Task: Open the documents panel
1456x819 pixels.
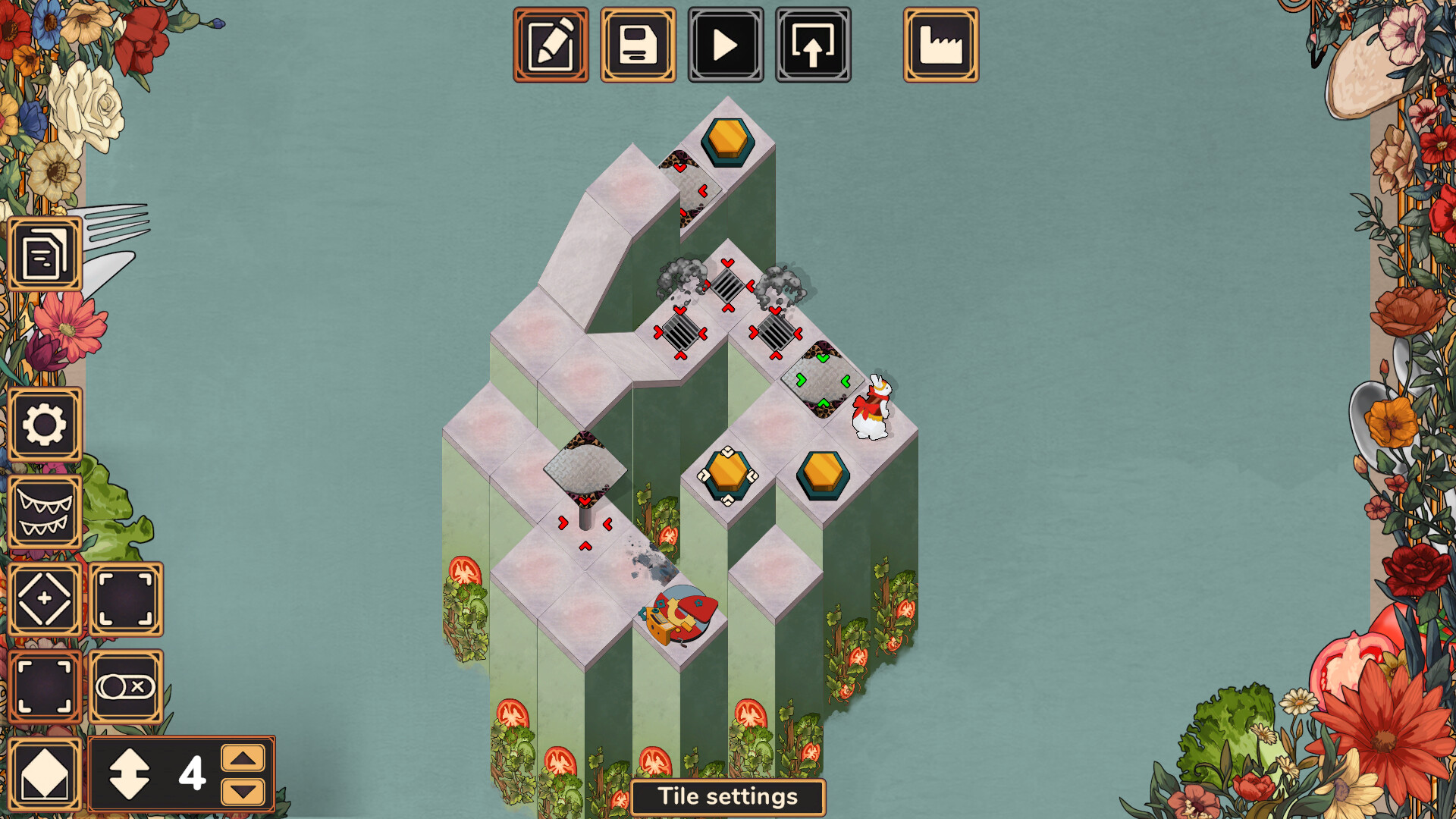Action: point(45,254)
